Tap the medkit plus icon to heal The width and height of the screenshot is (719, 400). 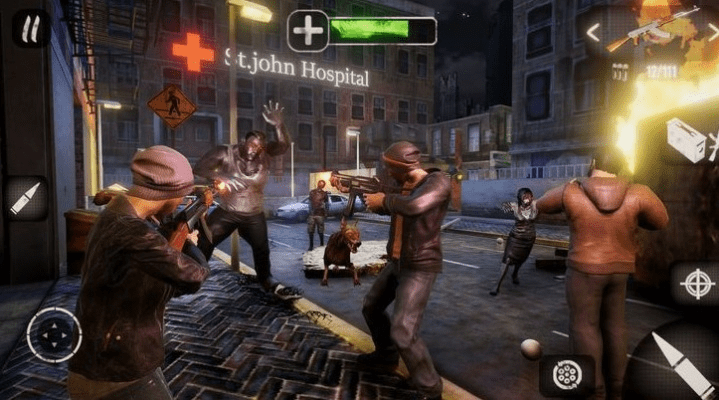(x=307, y=31)
